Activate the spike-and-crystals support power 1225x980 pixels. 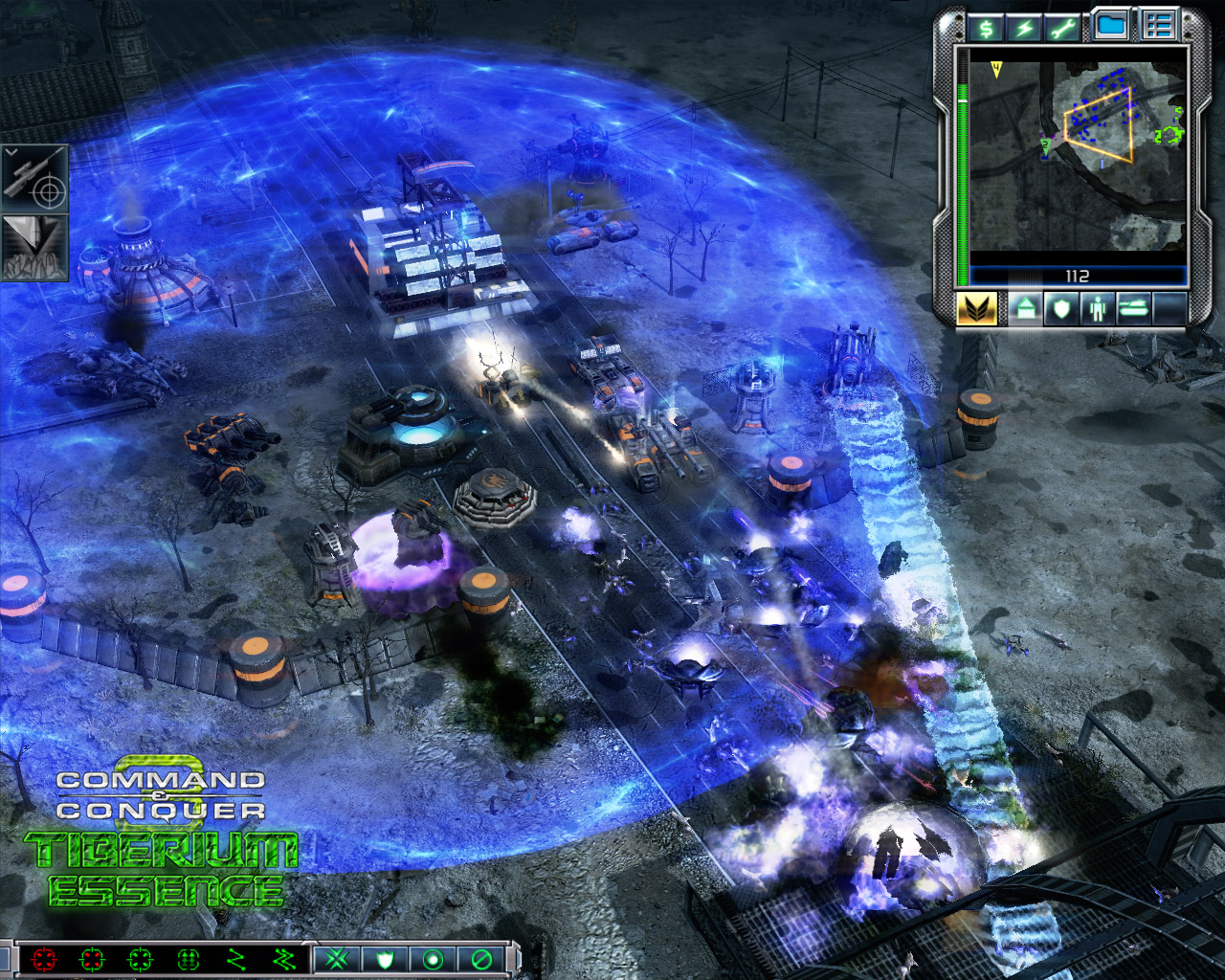point(34,247)
